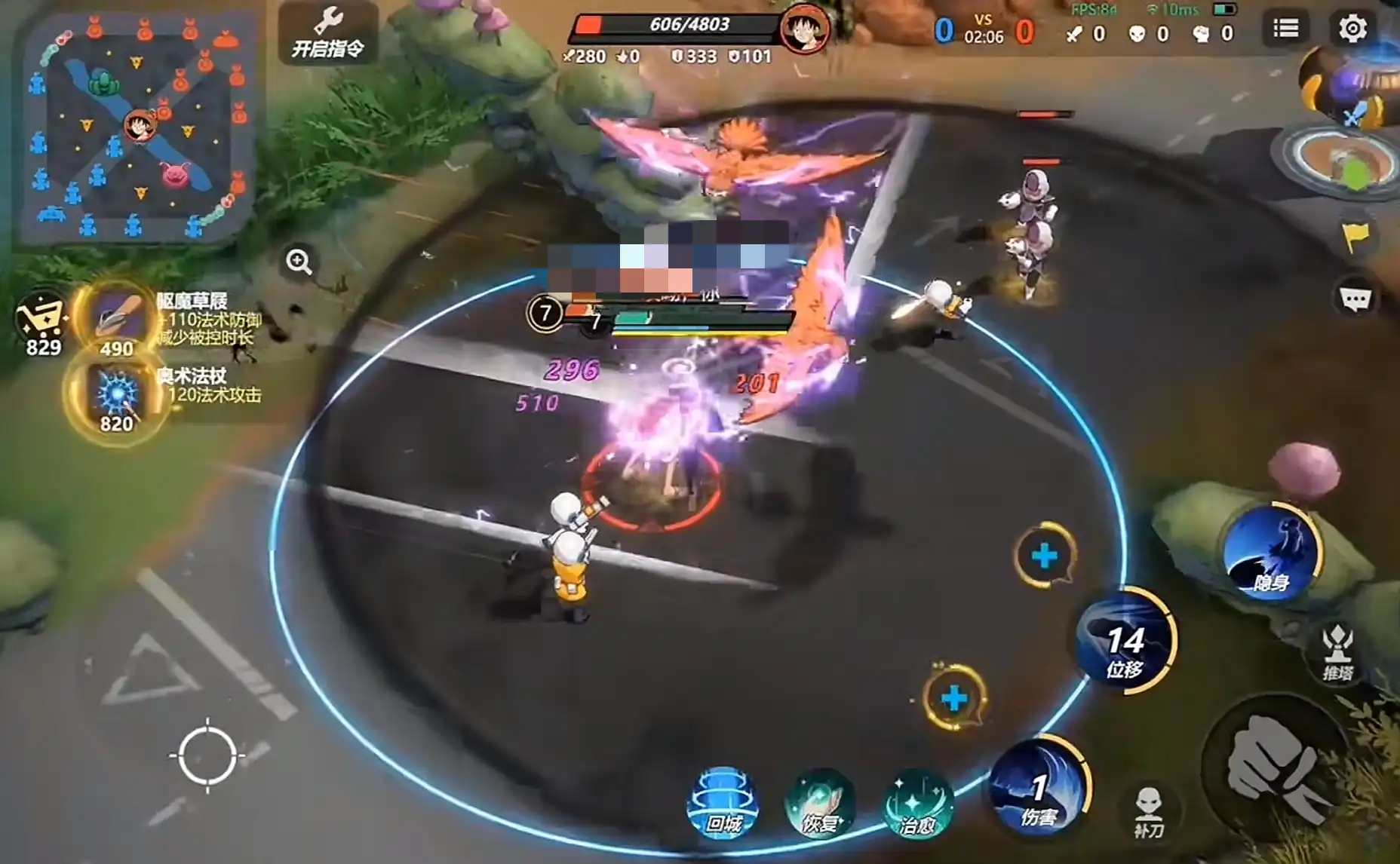1400x864 pixels.
Task: Click the magnifier zoom button
Action: click(299, 262)
